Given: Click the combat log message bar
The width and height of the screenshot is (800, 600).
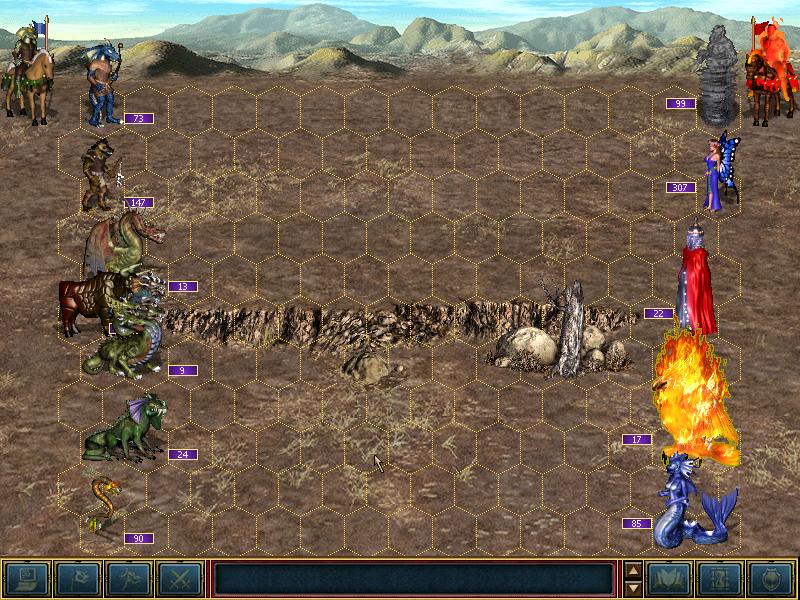Looking at the screenshot, I should [414, 579].
